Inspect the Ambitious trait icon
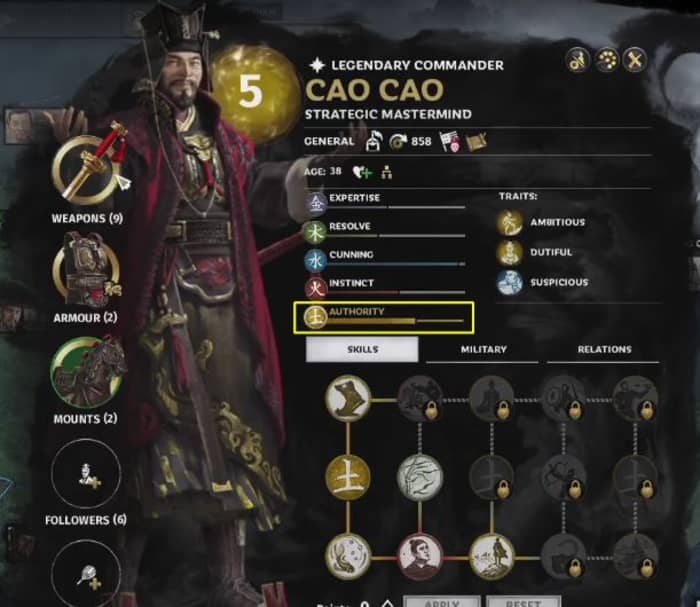This screenshot has width=700, height=607. click(x=511, y=222)
